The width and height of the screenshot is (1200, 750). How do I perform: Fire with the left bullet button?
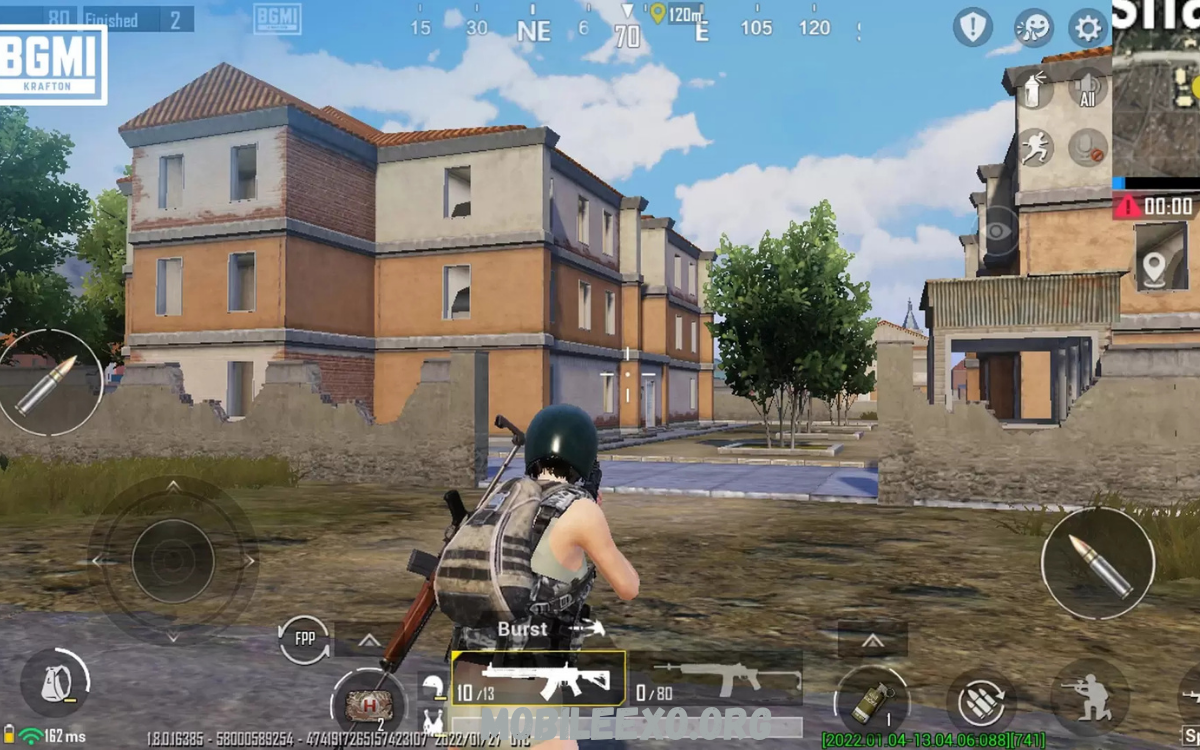[50, 383]
